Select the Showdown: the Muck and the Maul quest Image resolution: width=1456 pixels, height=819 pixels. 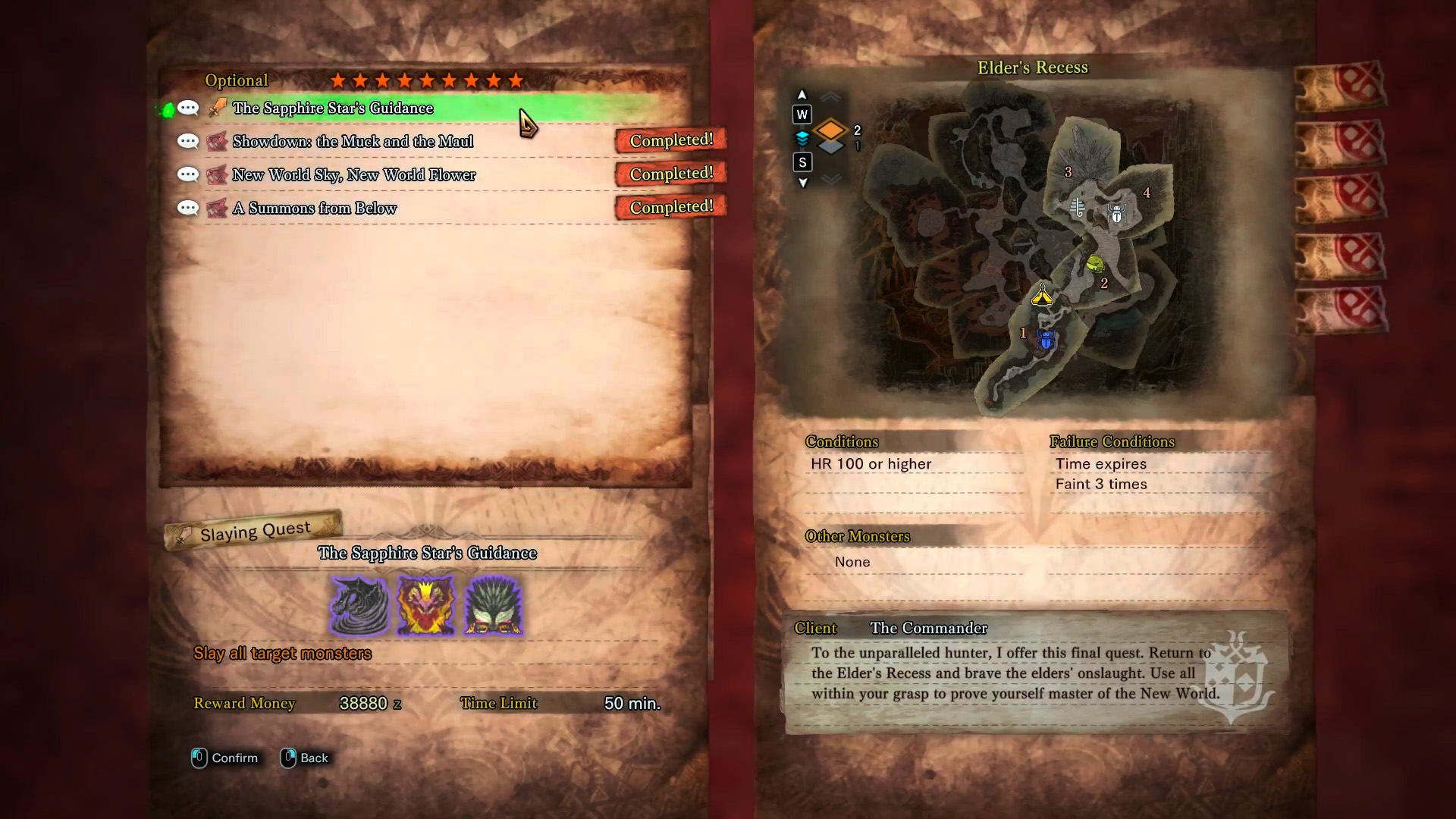(353, 141)
